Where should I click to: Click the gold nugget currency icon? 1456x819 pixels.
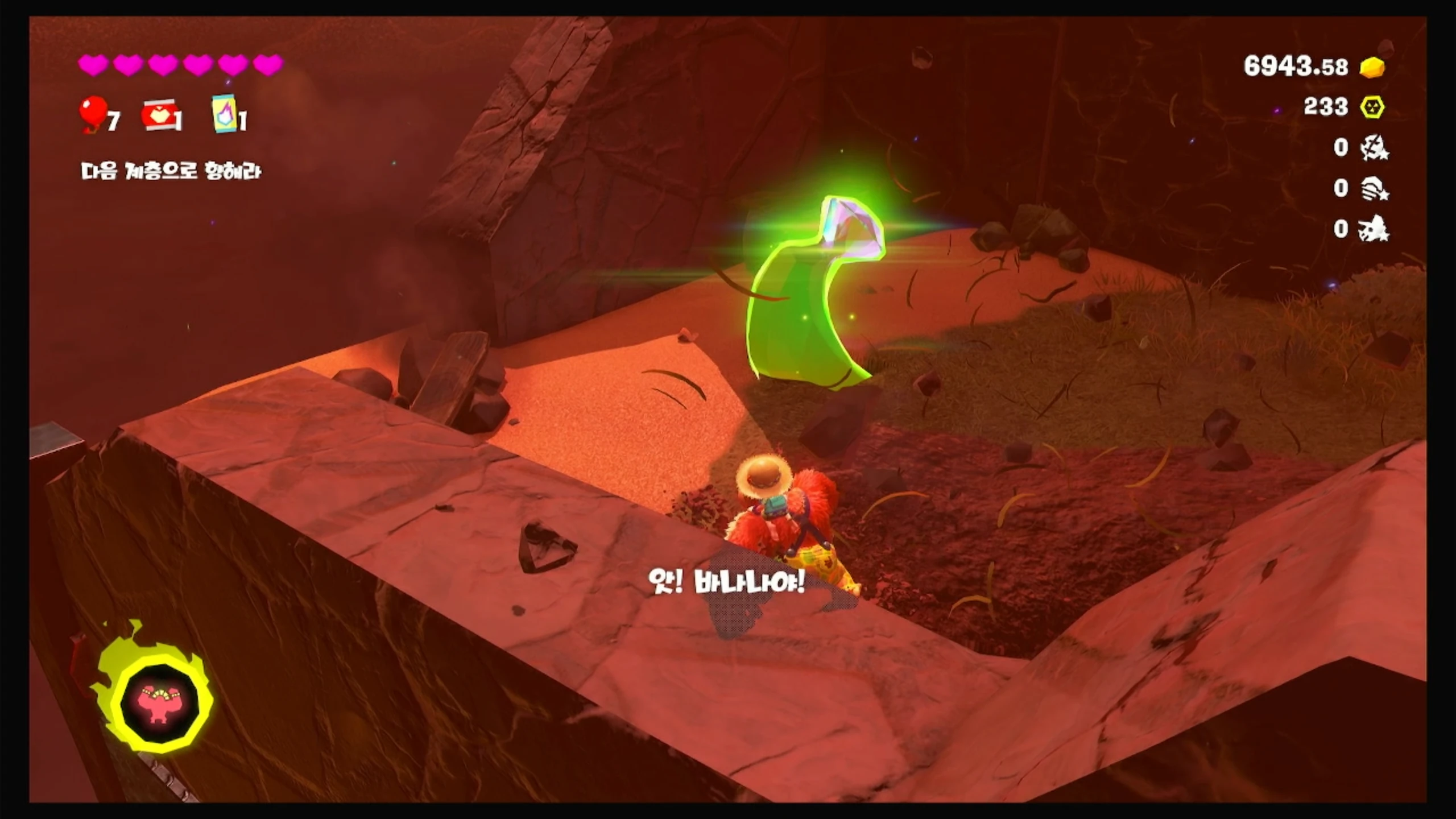[1372, 67]
